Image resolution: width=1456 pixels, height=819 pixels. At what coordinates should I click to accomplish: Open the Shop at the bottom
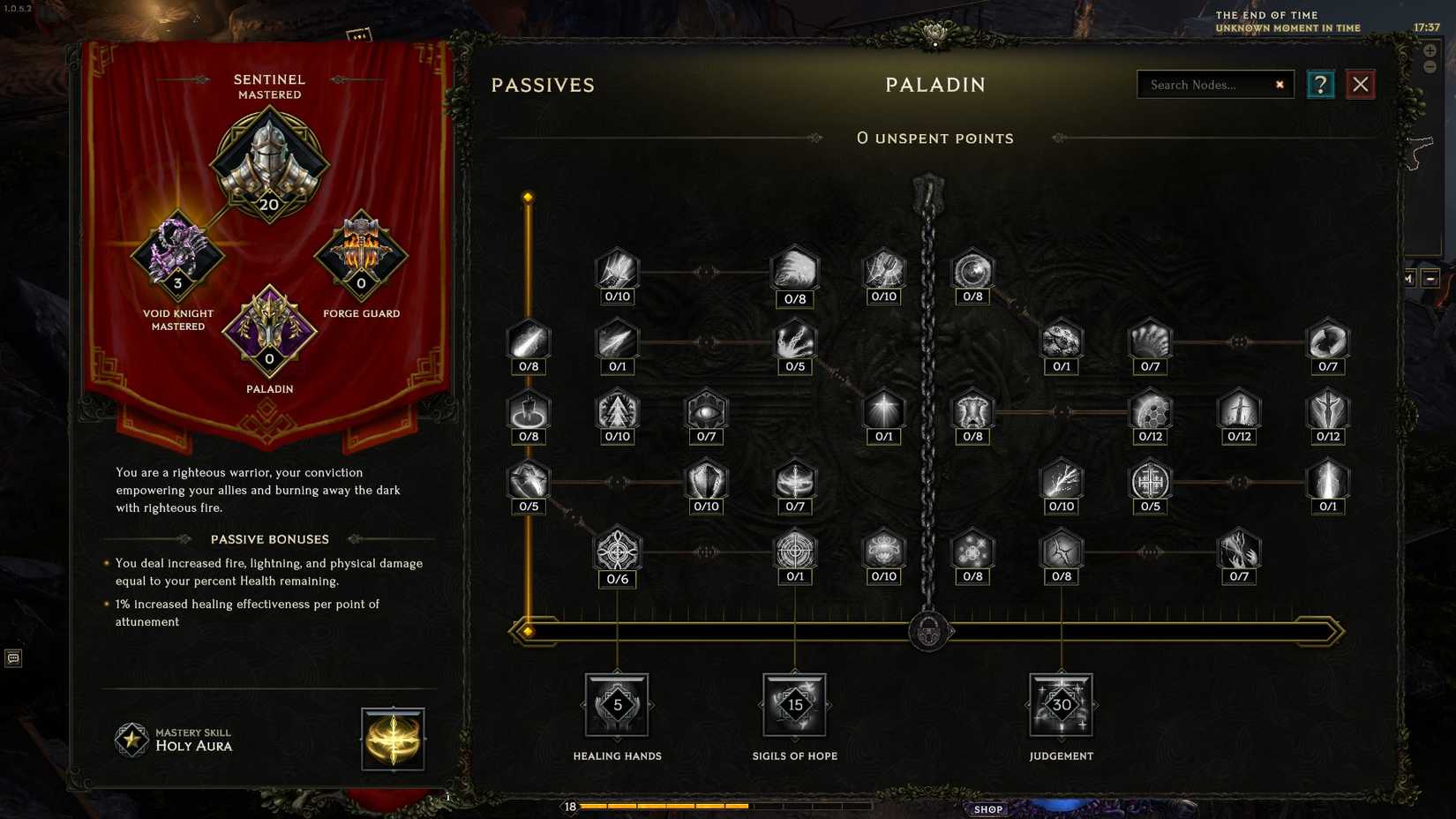pyautogui.click(x=987, y=808)
